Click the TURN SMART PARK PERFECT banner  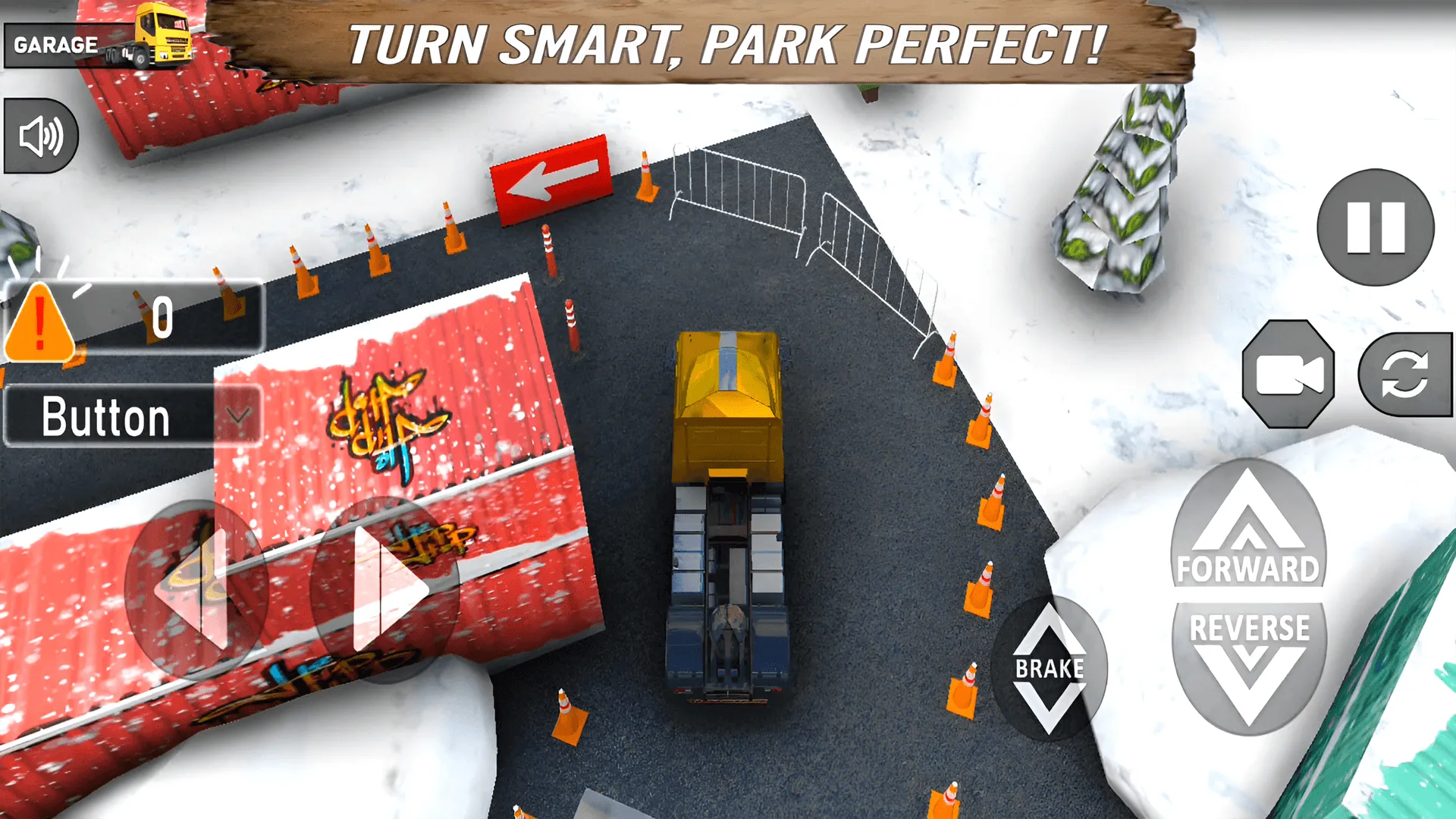pyautogui.click(x=728, y=45)
